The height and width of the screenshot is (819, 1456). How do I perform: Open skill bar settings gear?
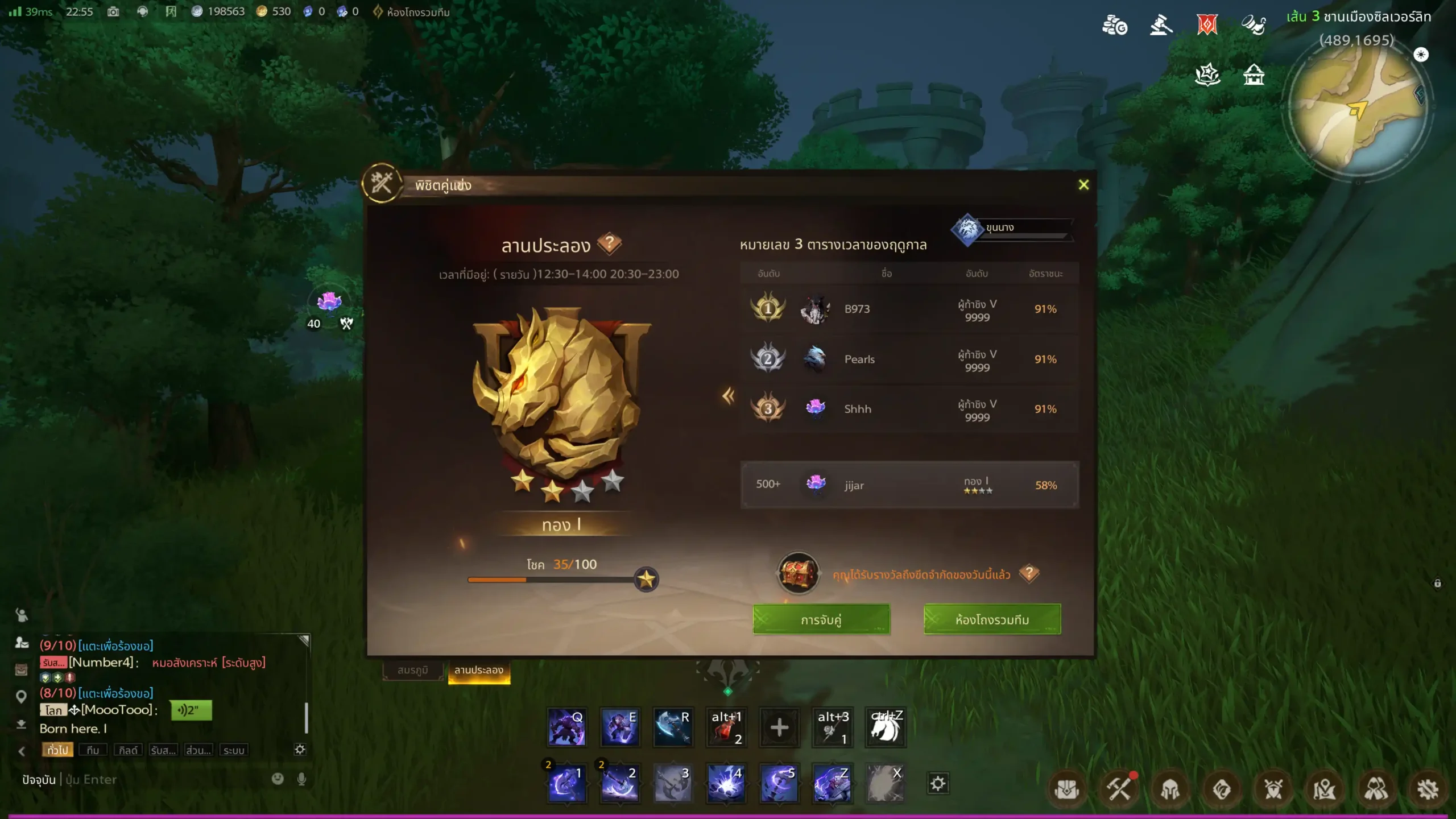937,784
